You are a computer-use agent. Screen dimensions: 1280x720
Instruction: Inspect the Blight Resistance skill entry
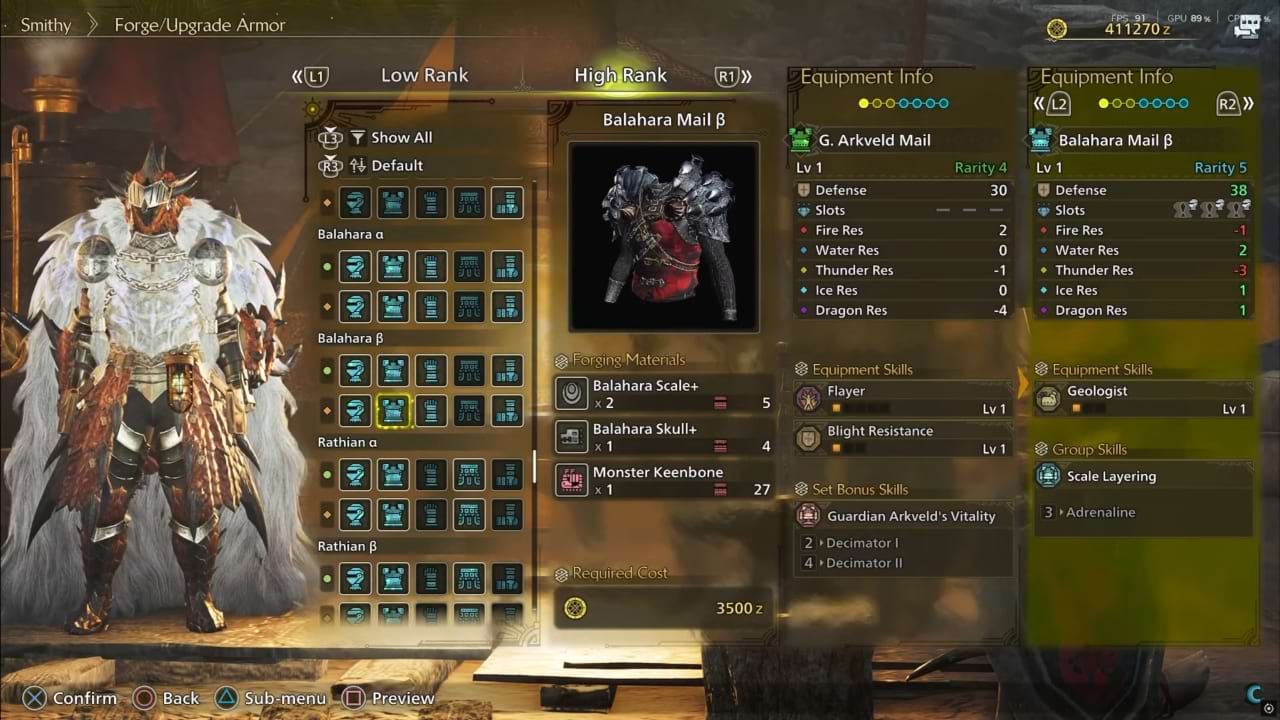pyautogui.click(x=902, y=439)
